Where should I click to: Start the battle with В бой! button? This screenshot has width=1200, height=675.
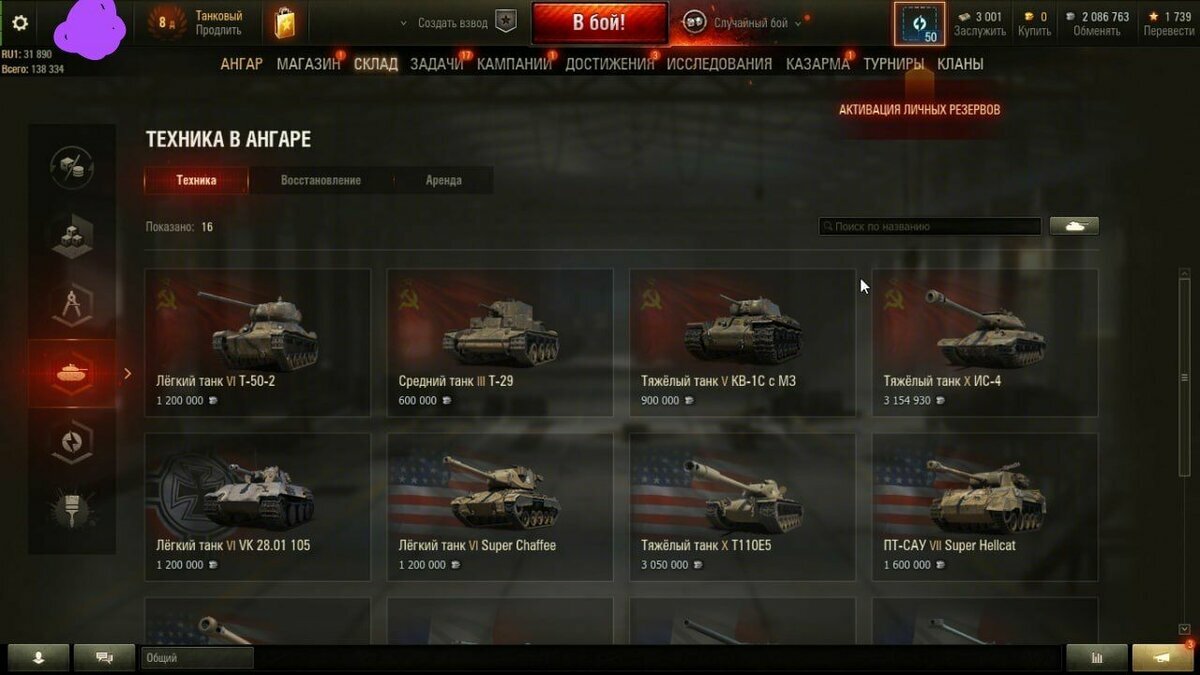[599, 23]
